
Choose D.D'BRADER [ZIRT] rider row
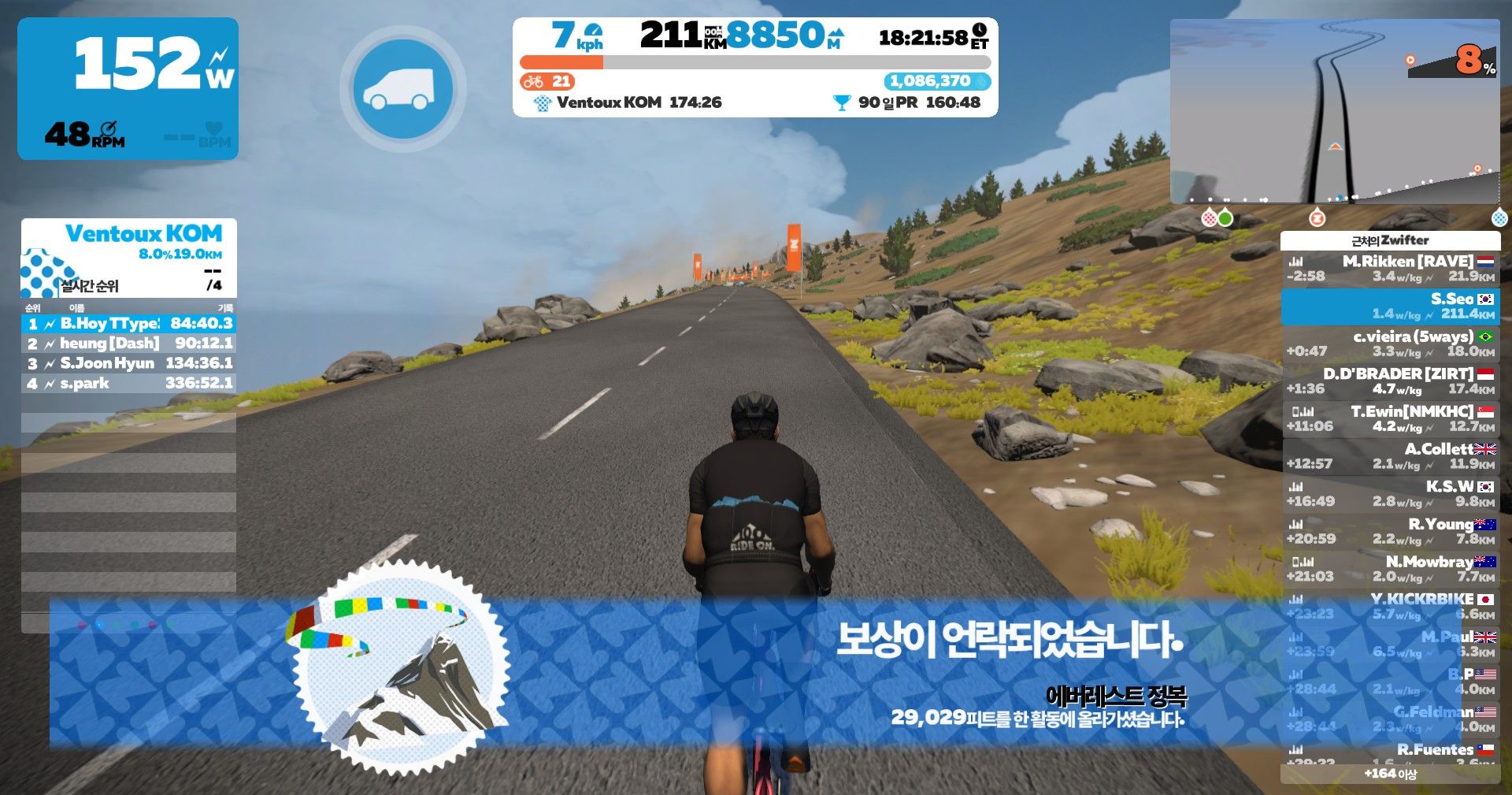[1391, 381]
